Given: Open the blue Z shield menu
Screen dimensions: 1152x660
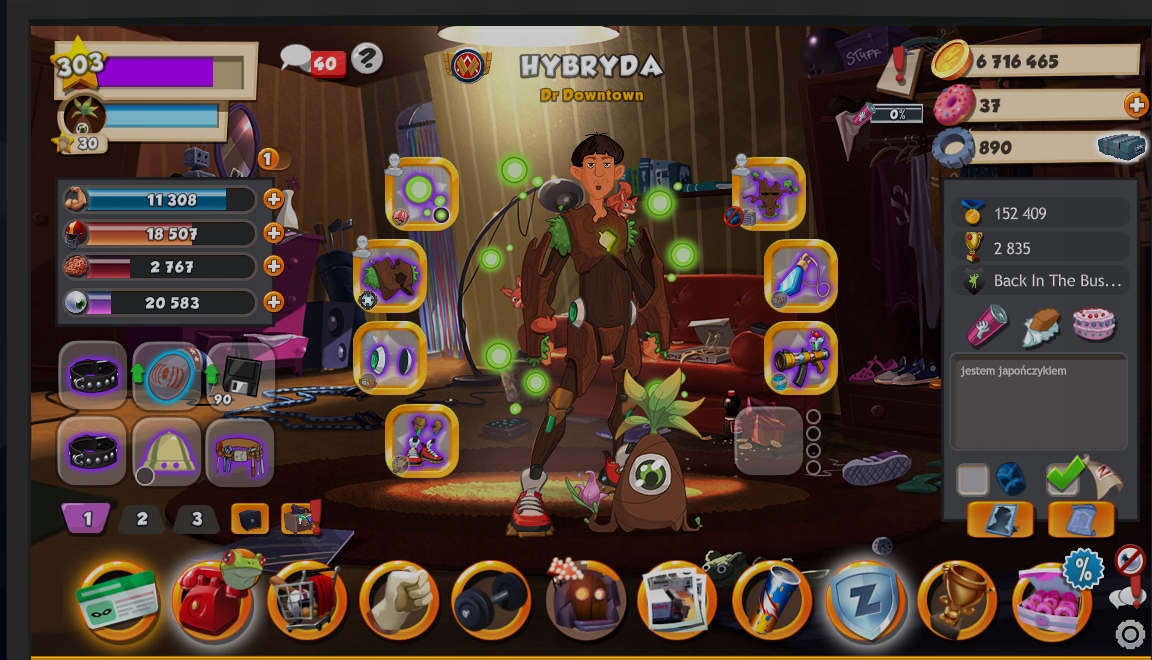Looking at the screenshot, I should 864,601.
